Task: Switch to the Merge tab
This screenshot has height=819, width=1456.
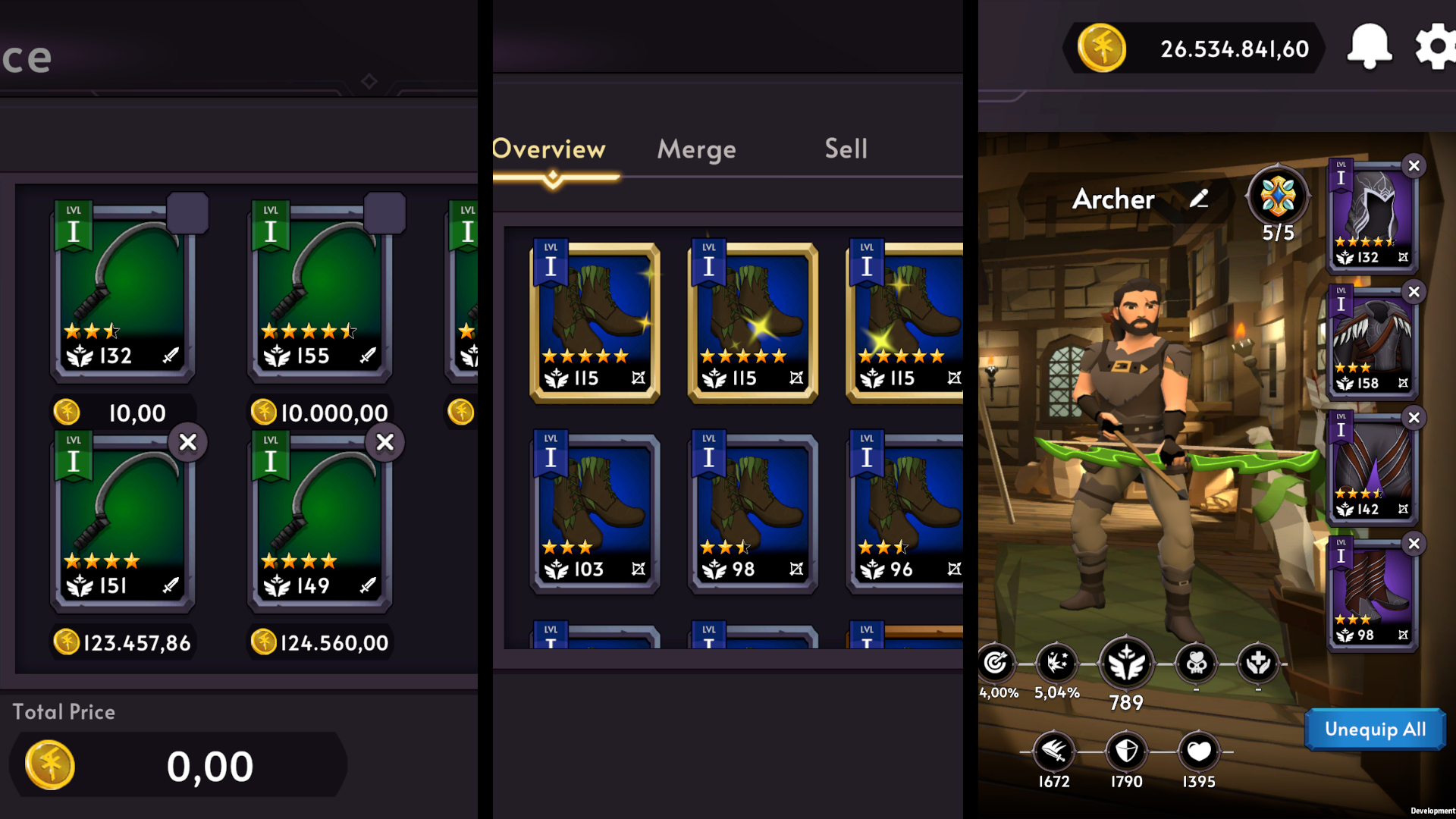Action: 695,149
